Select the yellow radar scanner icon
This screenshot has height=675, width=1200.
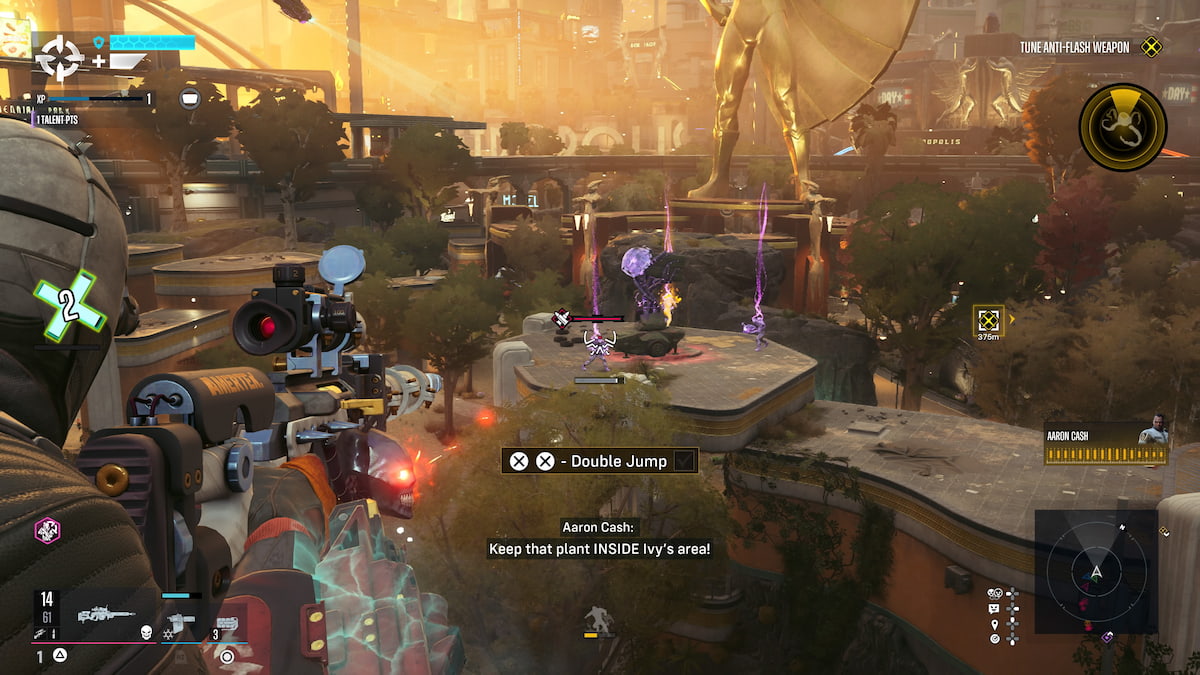tap(1122, 127)
